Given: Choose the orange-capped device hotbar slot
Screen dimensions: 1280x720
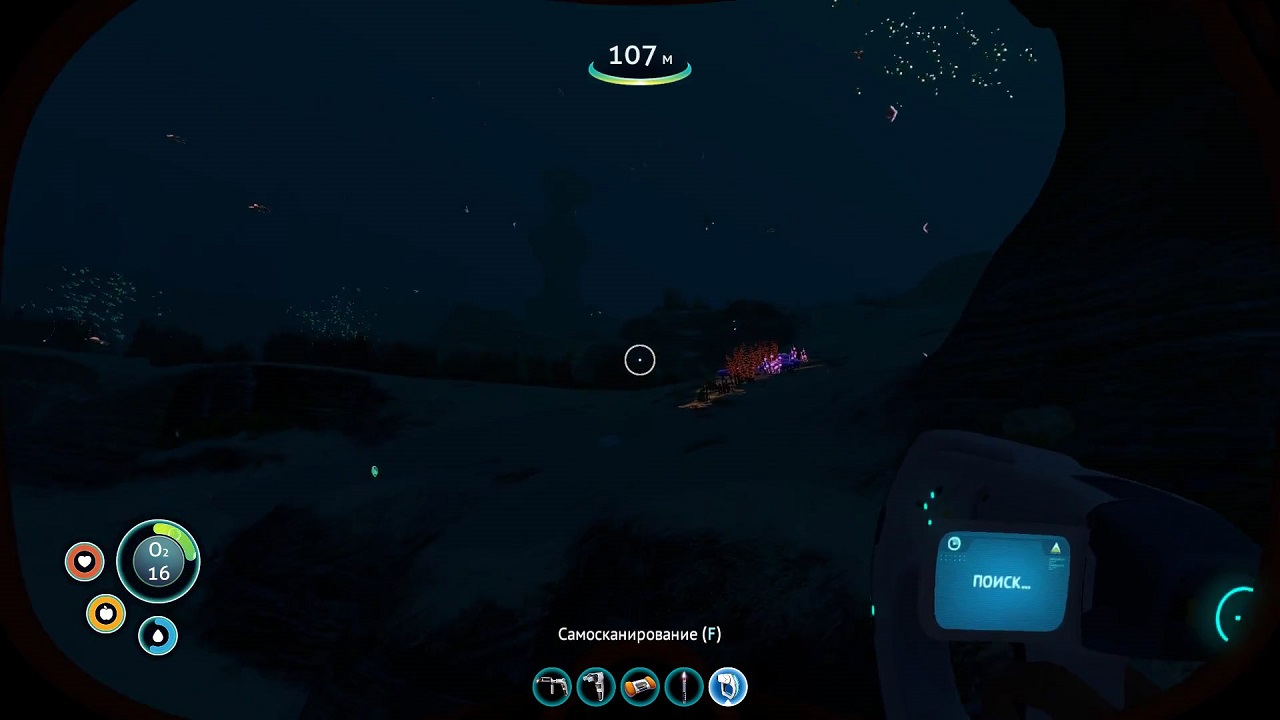Looking at the screenshot, I should tap(640, 687).
